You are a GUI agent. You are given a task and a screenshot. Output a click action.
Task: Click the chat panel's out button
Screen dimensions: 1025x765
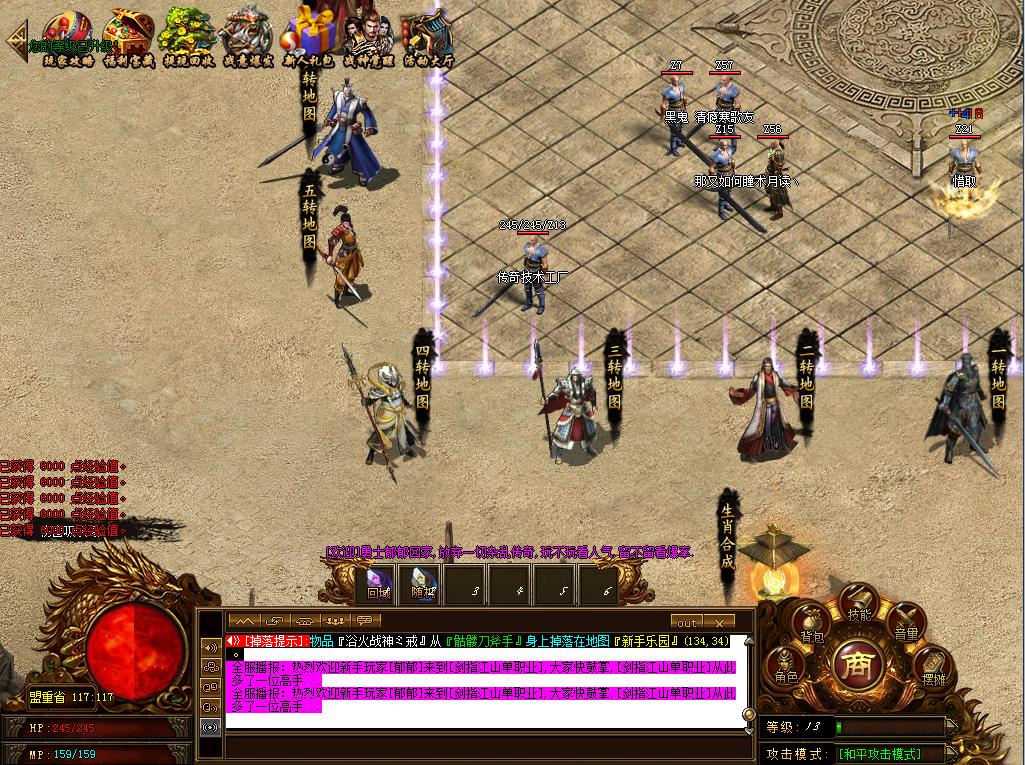tap(686, 622)
